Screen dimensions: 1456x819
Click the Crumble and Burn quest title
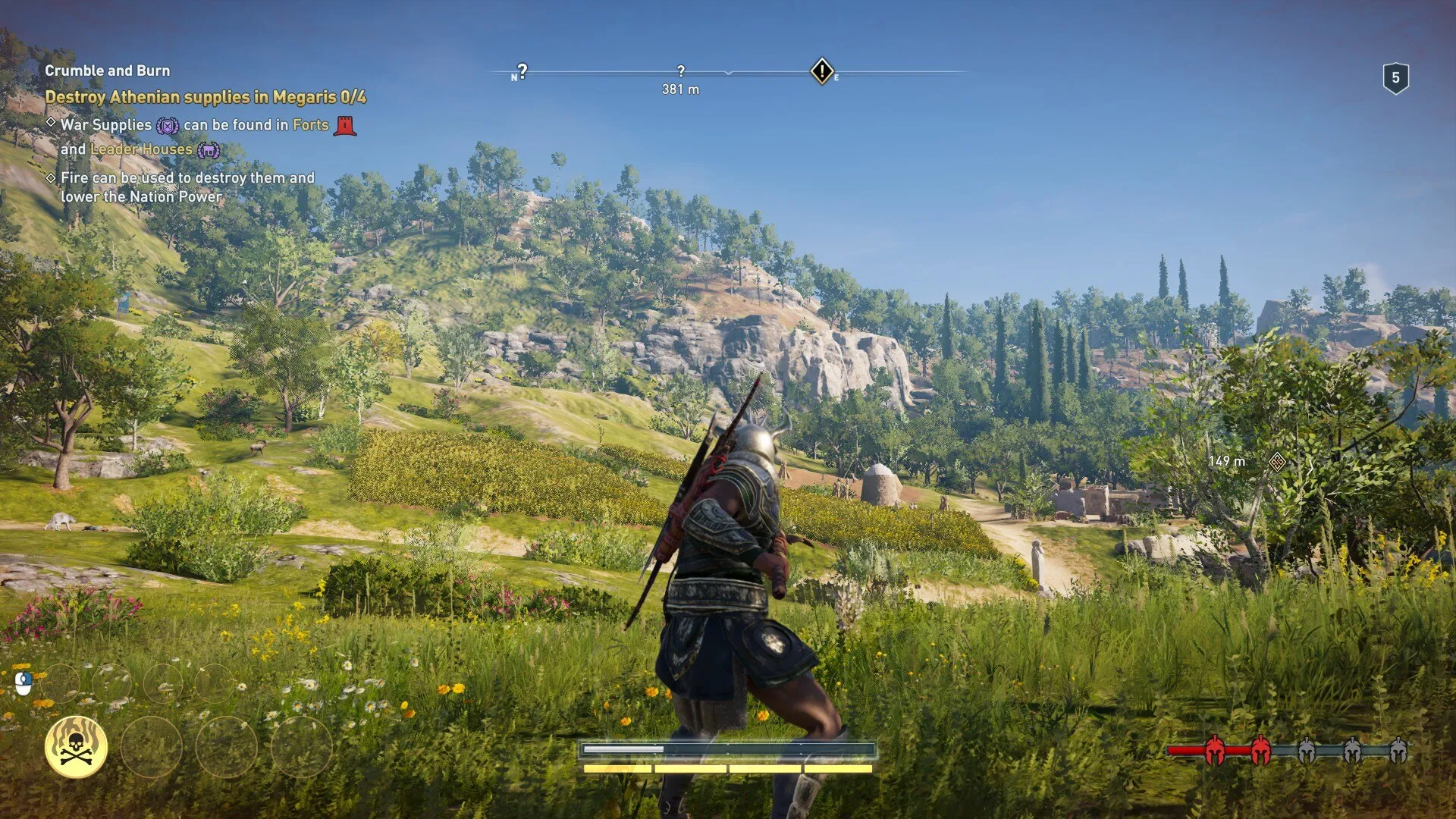(x=107, y=71)
